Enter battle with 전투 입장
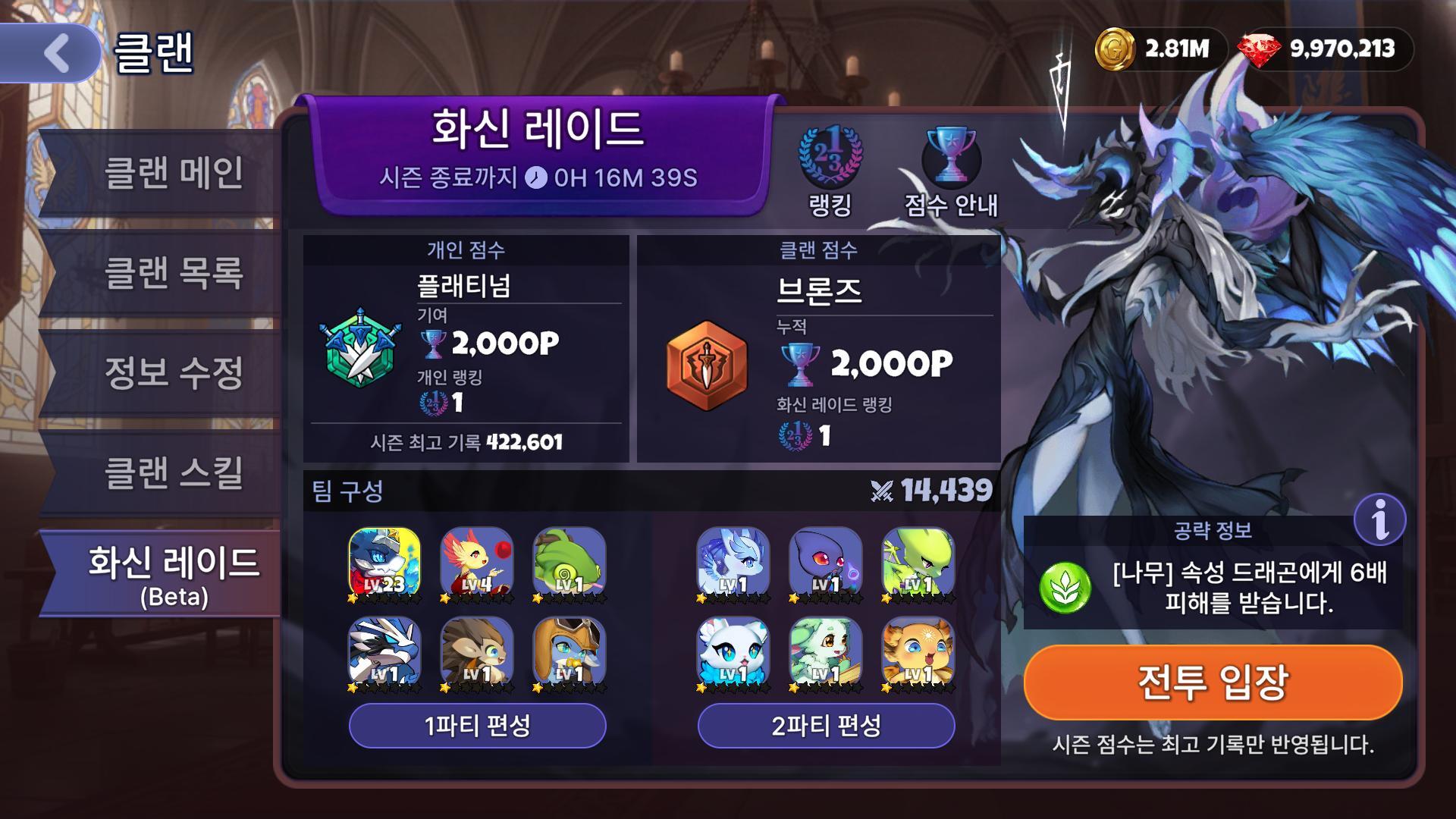Viewport: 1456px width, 819px height. (1212, 682)
